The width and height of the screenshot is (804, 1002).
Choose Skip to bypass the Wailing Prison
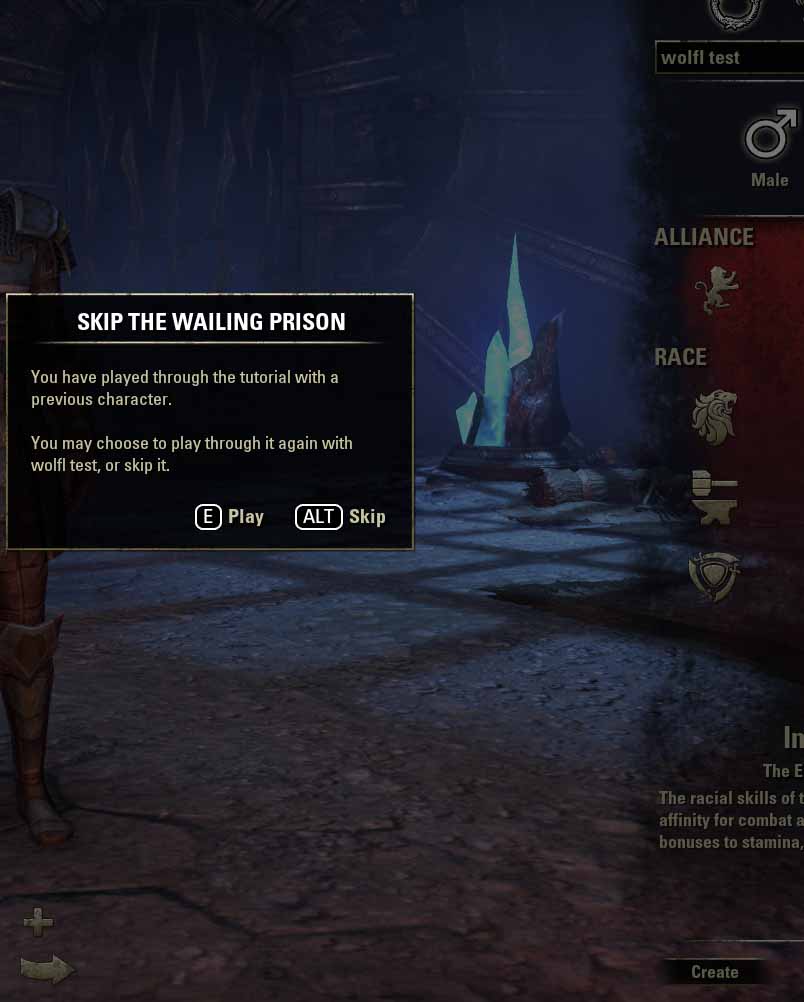(341, 517)
